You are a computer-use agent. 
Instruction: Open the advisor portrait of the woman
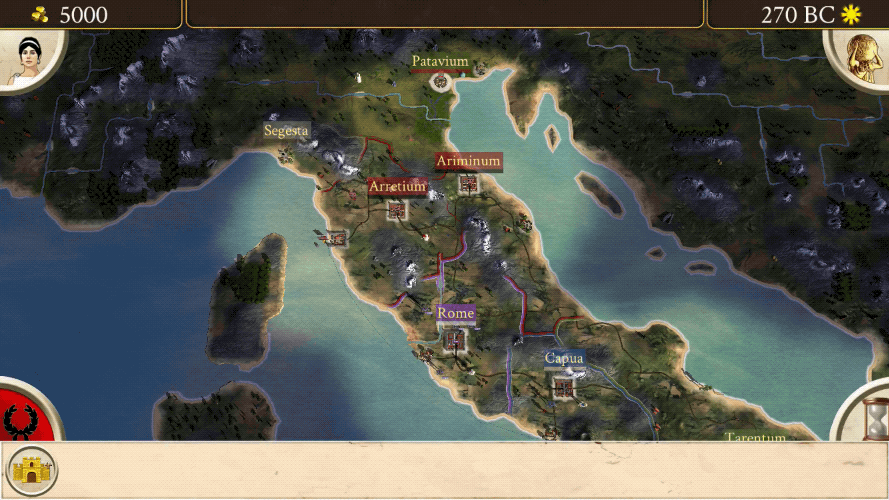pos(24,58)
